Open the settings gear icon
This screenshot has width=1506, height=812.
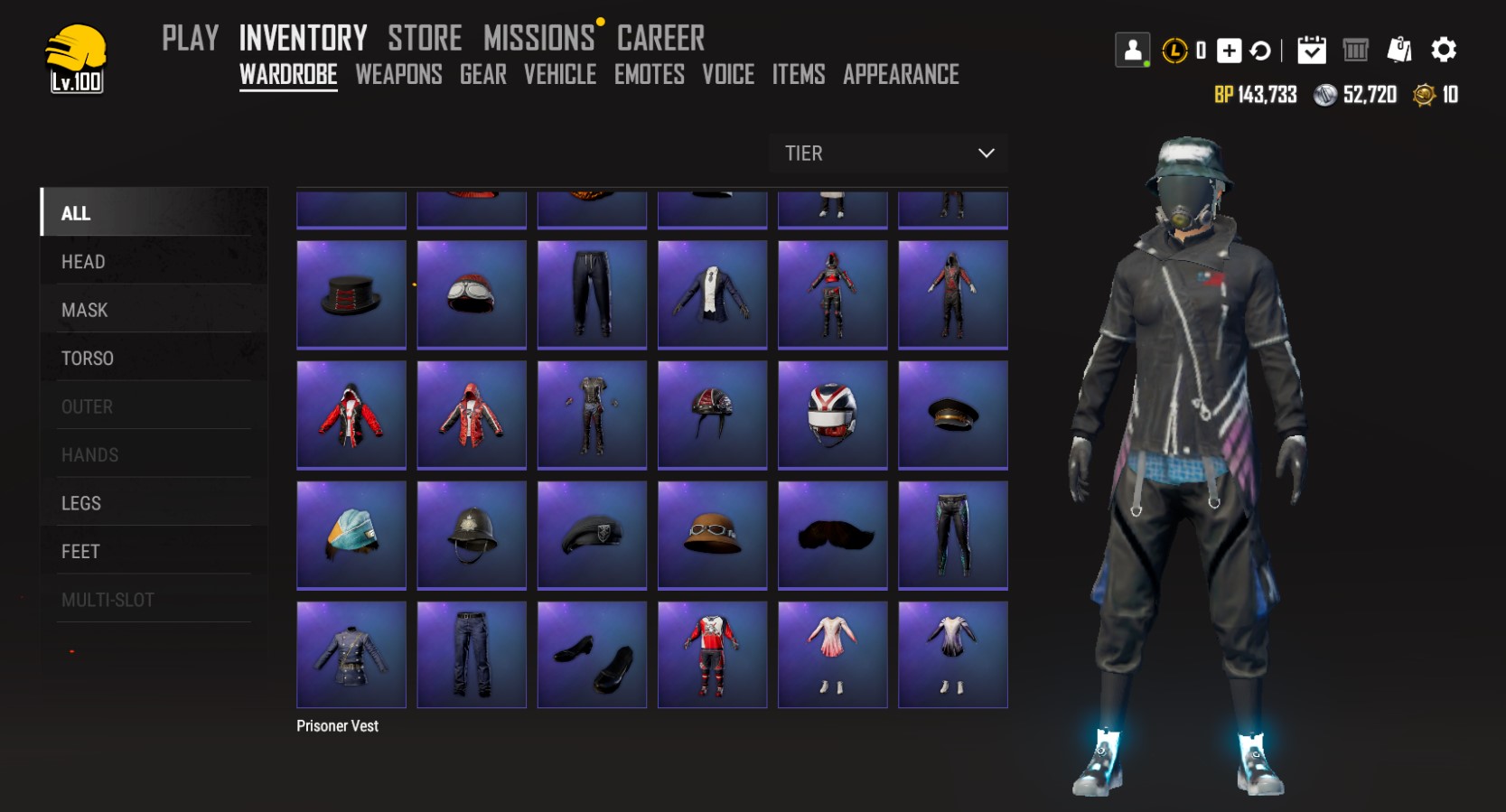coord(1444,50)
